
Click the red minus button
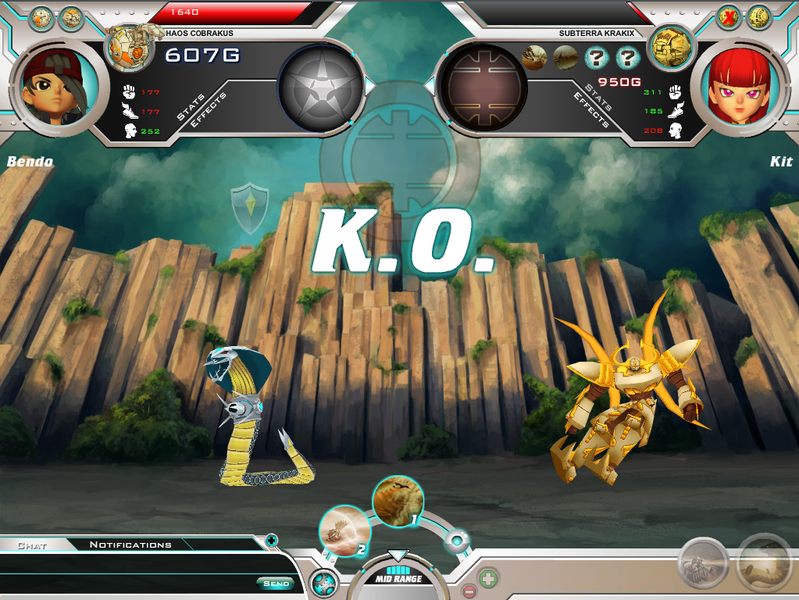pyautogui.click(x=469, y=590)
